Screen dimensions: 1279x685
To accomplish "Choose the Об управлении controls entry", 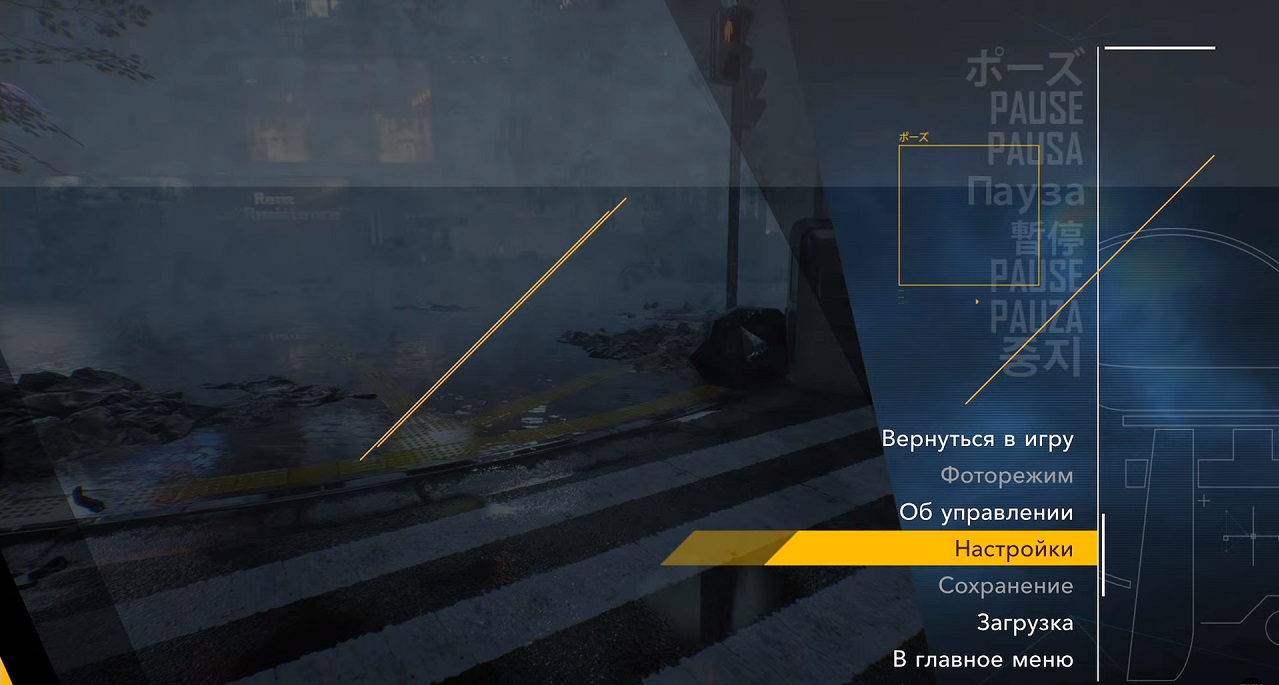I will [x=985, y=513].
